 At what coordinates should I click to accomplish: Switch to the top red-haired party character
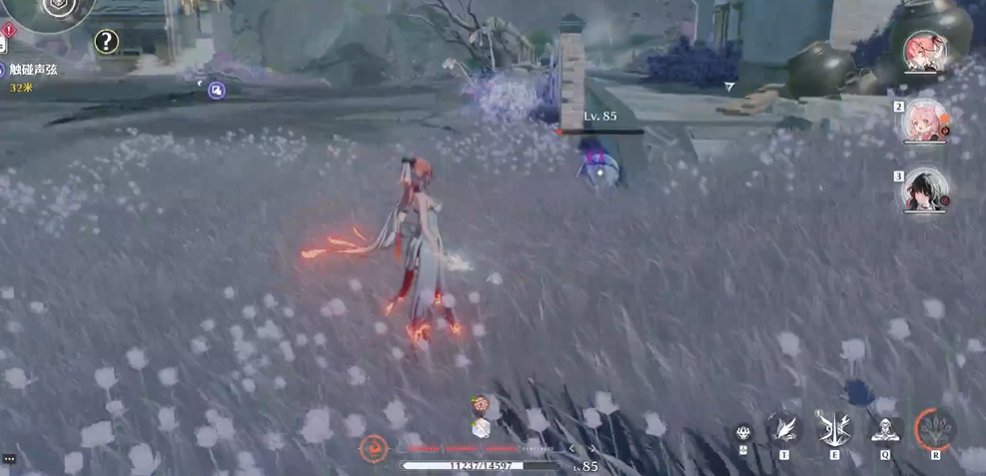(924, 51)
